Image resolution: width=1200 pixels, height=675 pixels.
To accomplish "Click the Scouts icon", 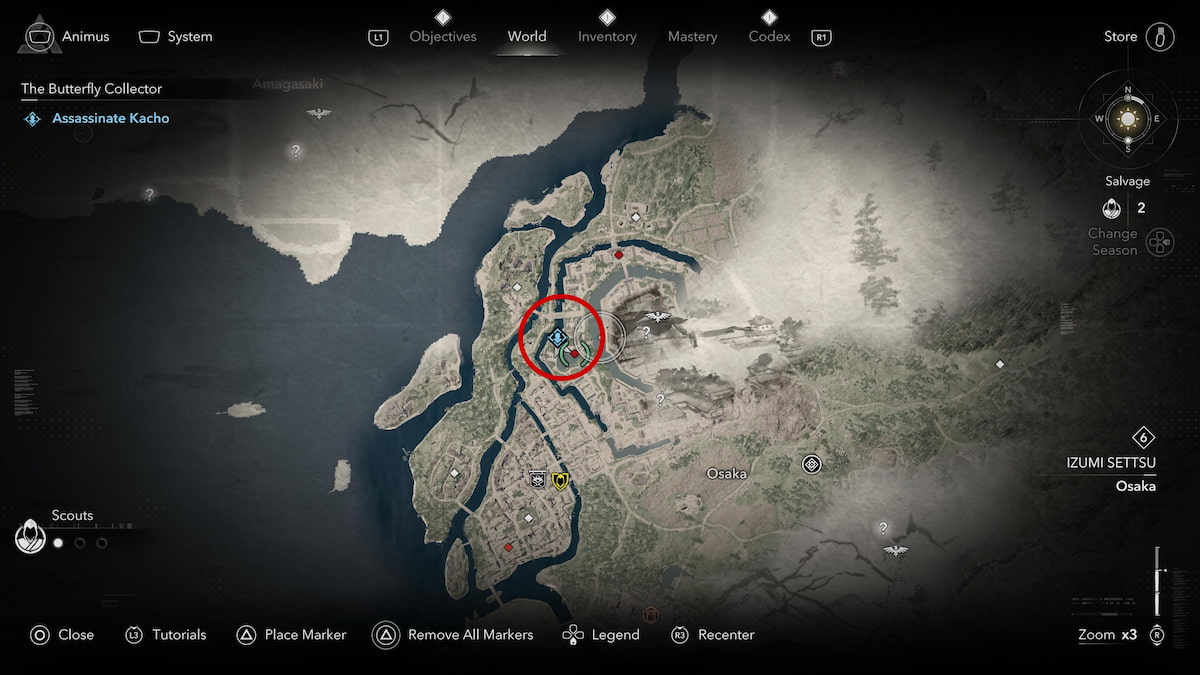I will pyautogui.click(x=32, y=537).
